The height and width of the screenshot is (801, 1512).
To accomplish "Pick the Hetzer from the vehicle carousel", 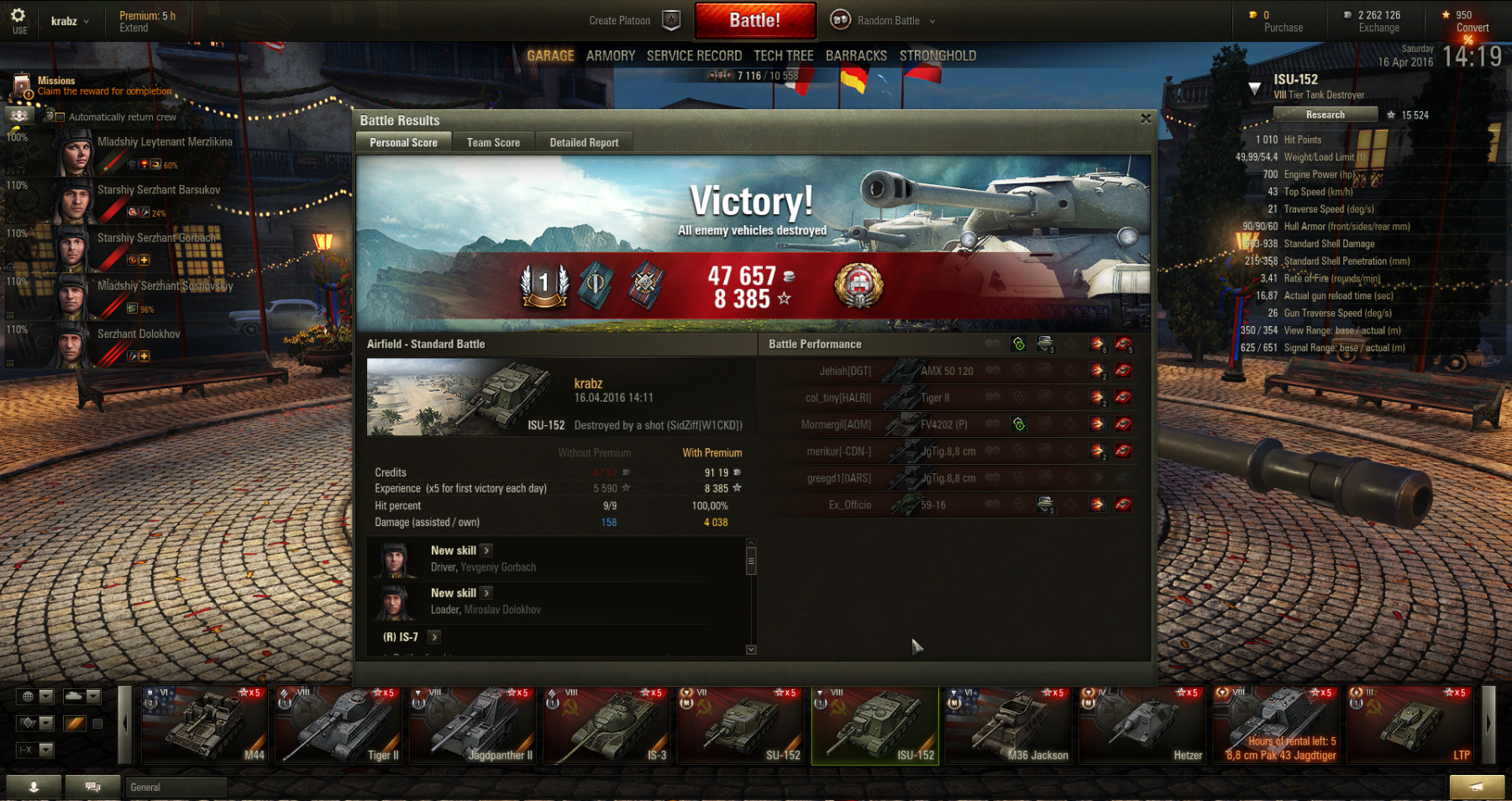I will (x=1142, y=725).
